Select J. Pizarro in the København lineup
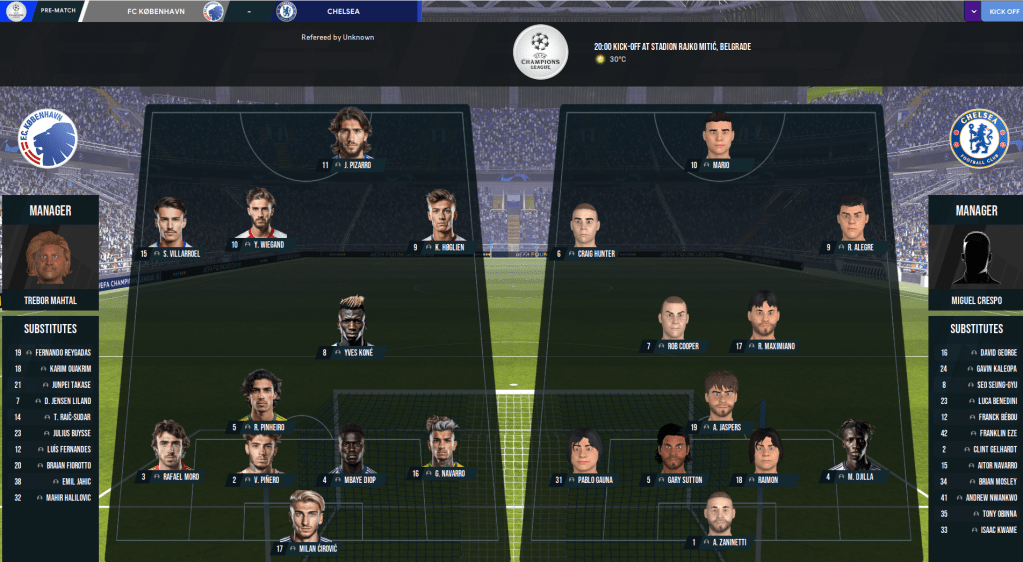Screen dimensions: 1023x562 tap(350, 140)
